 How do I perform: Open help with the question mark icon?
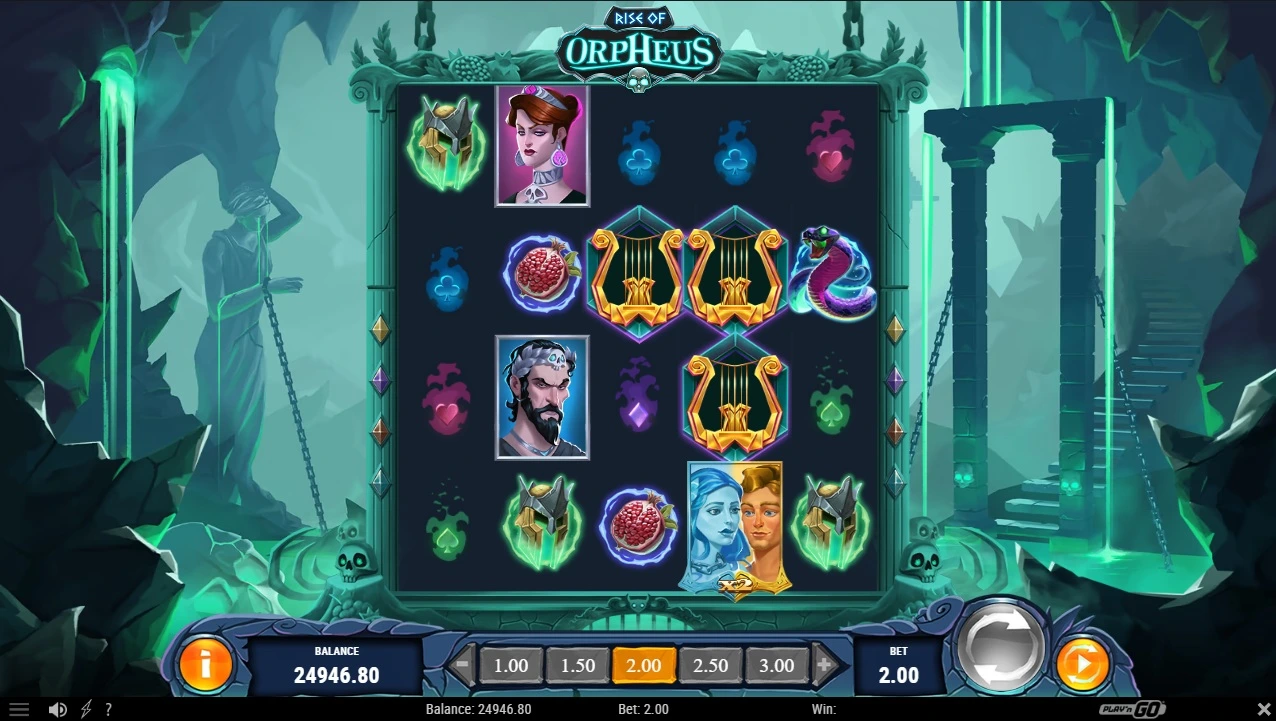[108, 710]
